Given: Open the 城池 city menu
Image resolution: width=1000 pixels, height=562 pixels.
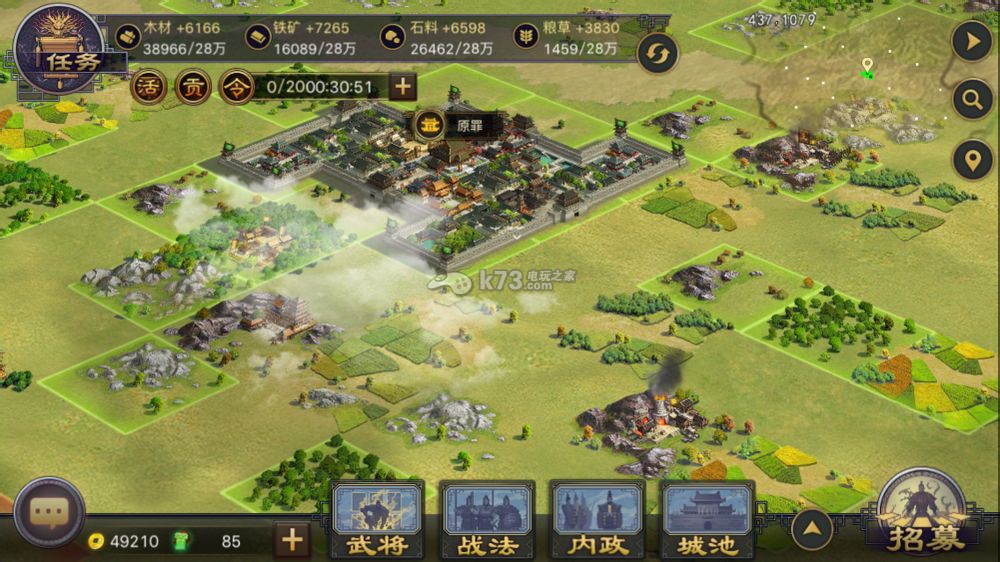Looking at the screenshot, I should 707,519.
